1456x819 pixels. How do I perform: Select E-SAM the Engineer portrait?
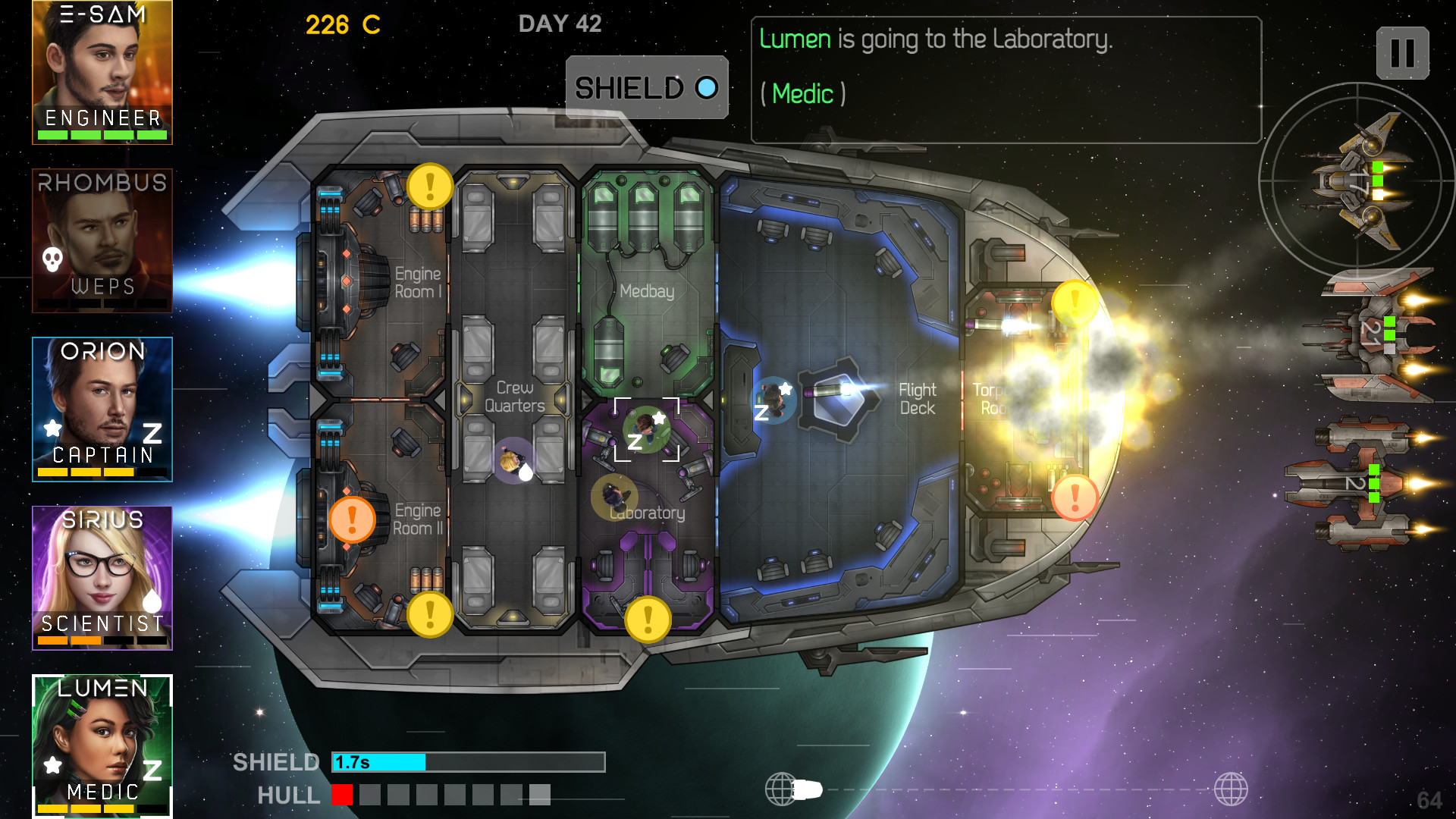tap(102, 72)
